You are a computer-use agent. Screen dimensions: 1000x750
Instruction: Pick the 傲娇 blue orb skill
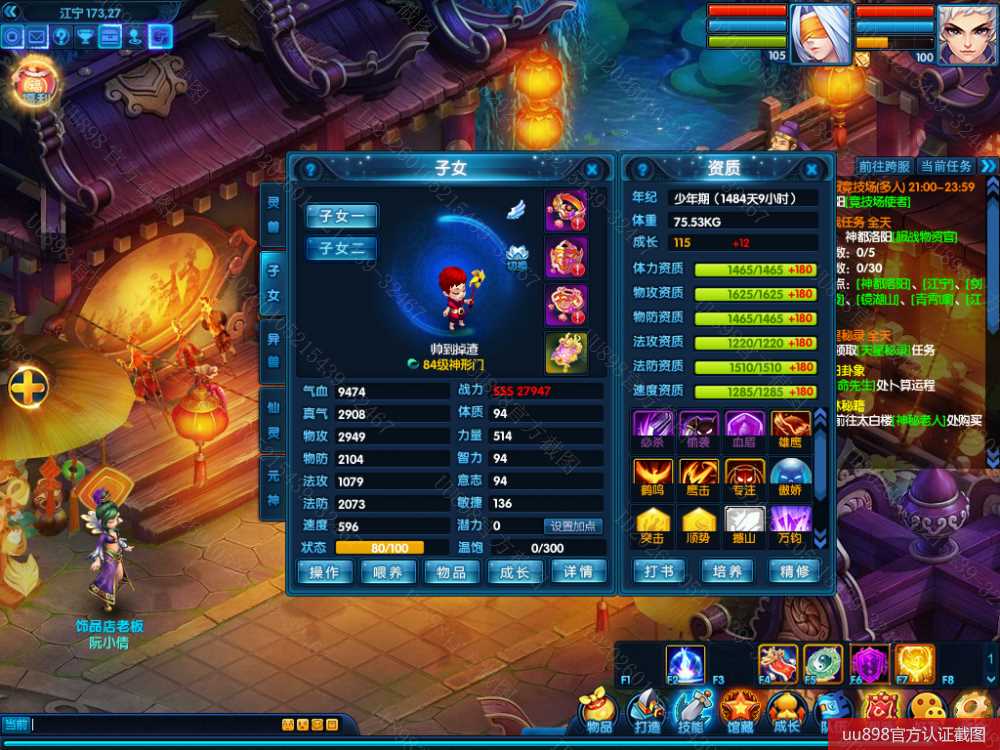[x=790, y=475]
